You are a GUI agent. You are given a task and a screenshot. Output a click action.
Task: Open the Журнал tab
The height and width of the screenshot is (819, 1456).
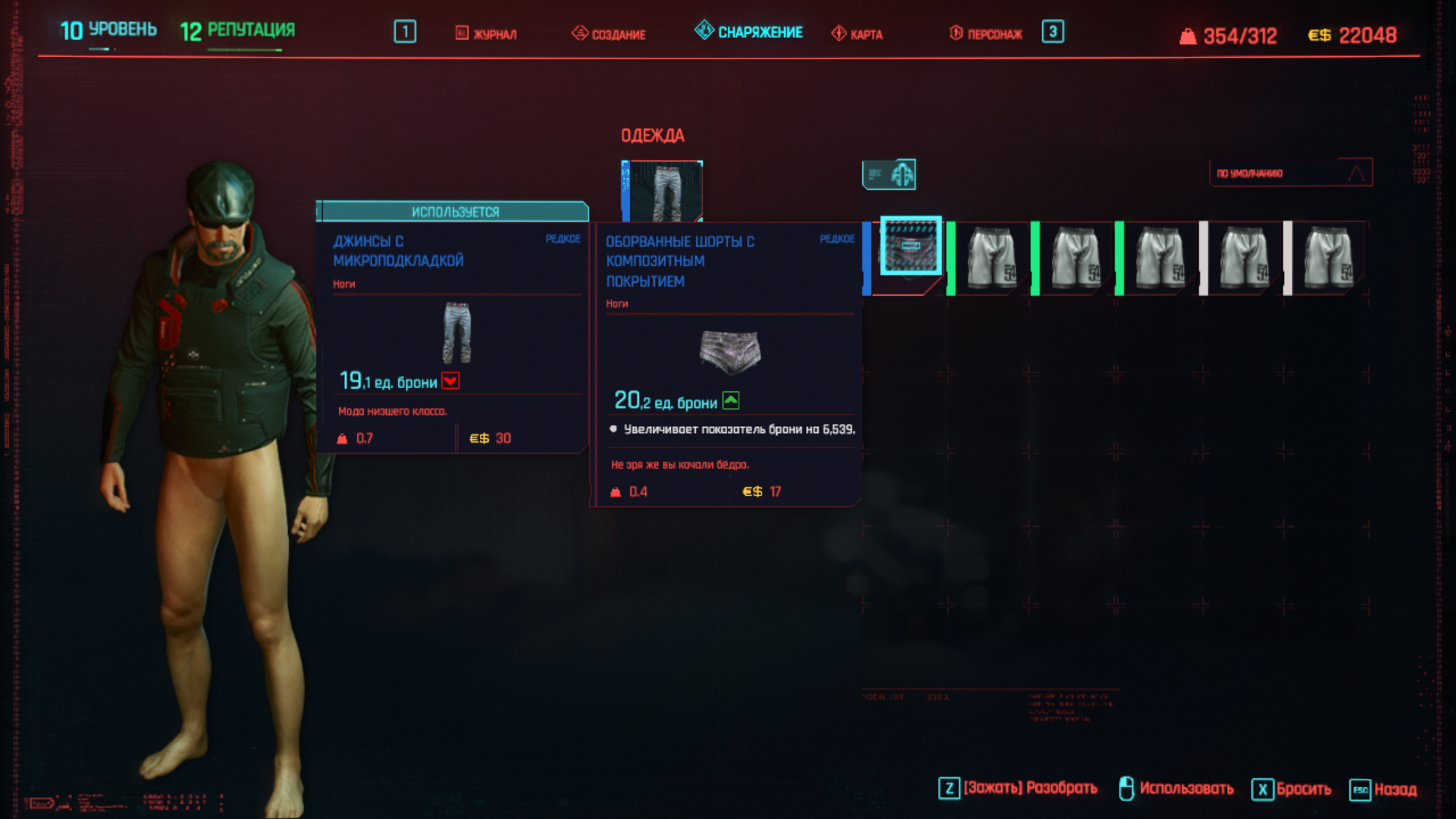pyautogui.click(x=486, y=33)
